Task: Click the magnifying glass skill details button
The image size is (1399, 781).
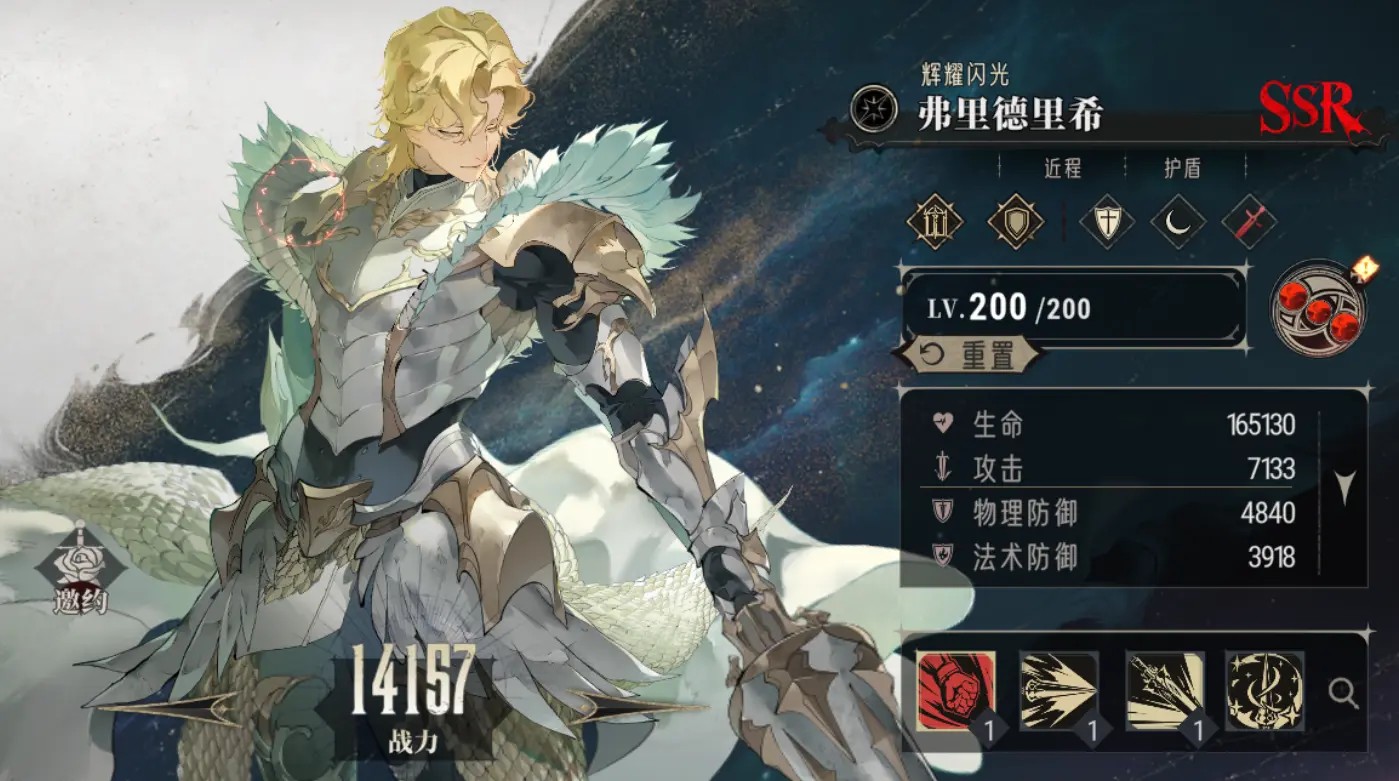Action: click(x=1342, y=691)
